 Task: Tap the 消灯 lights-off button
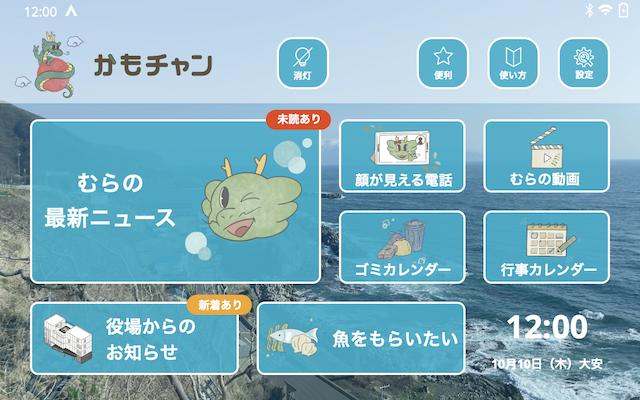302,62
